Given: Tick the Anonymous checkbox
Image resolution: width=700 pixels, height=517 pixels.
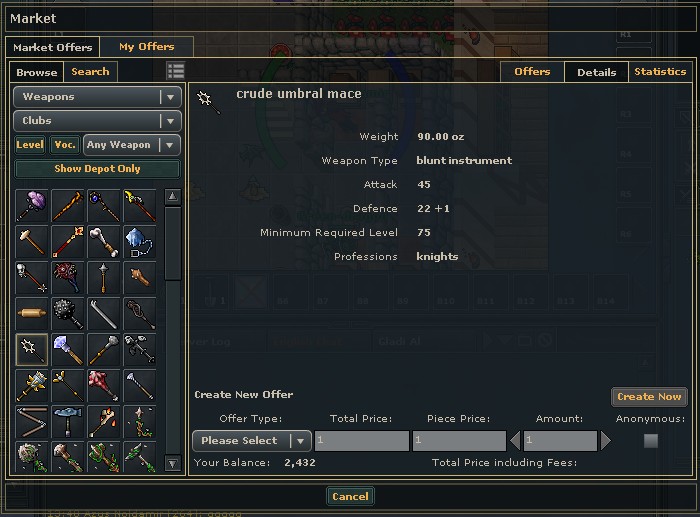Looking at the screenshot, I should pyautogui.click(x=651, y=441).
